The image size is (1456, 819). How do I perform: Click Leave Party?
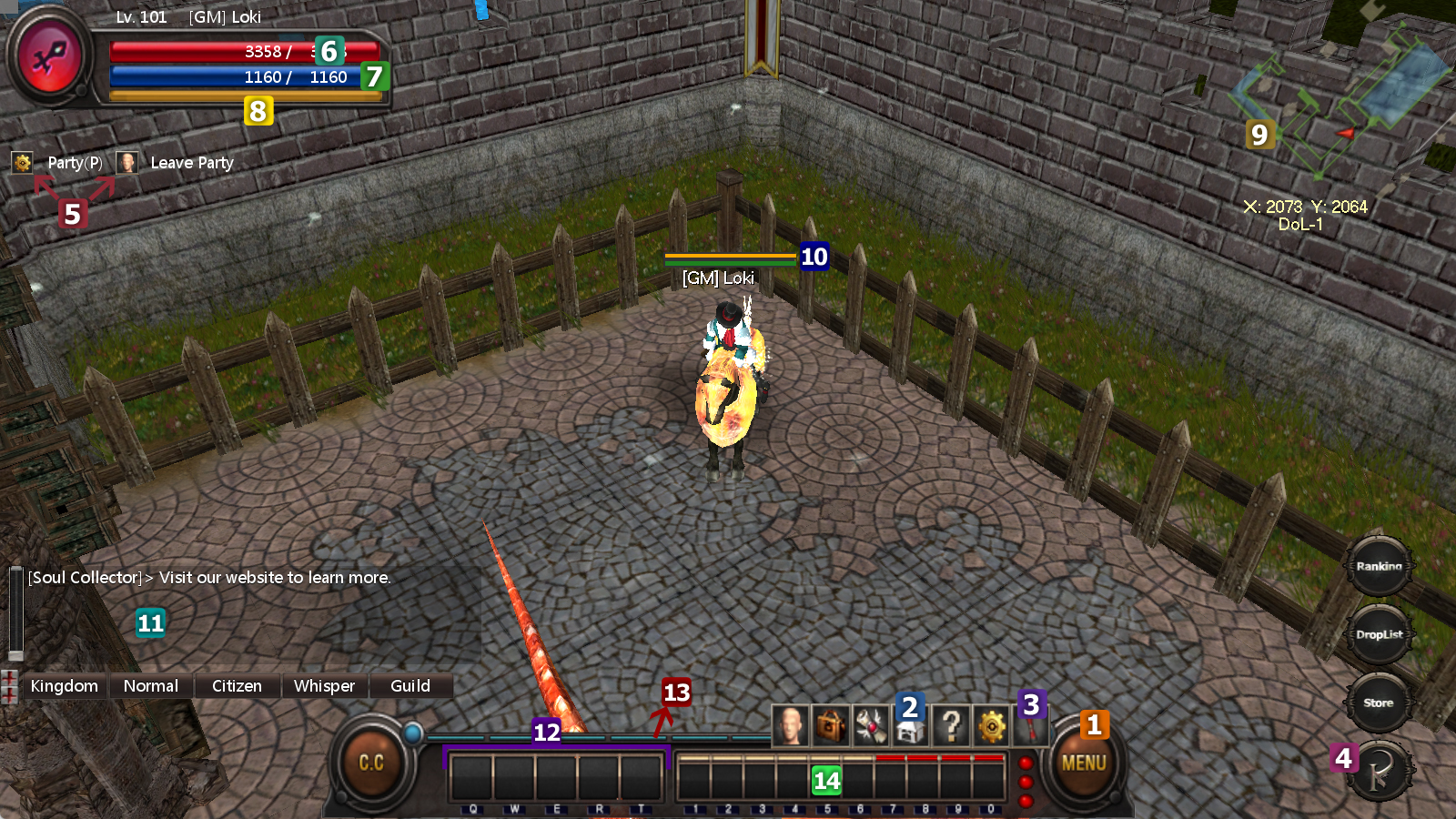click(x=191, y=163)
